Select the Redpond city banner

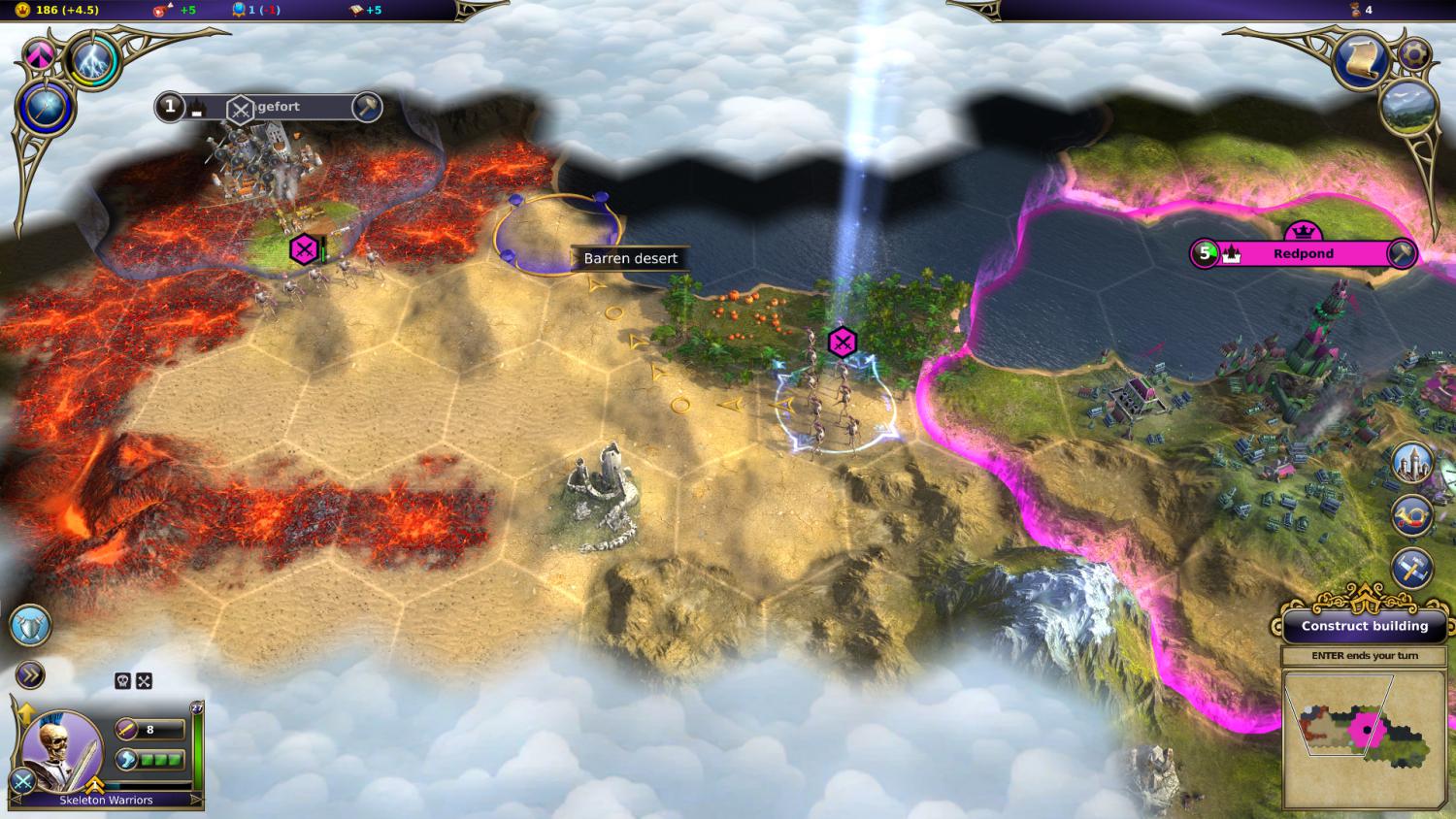pos(1303,254)
